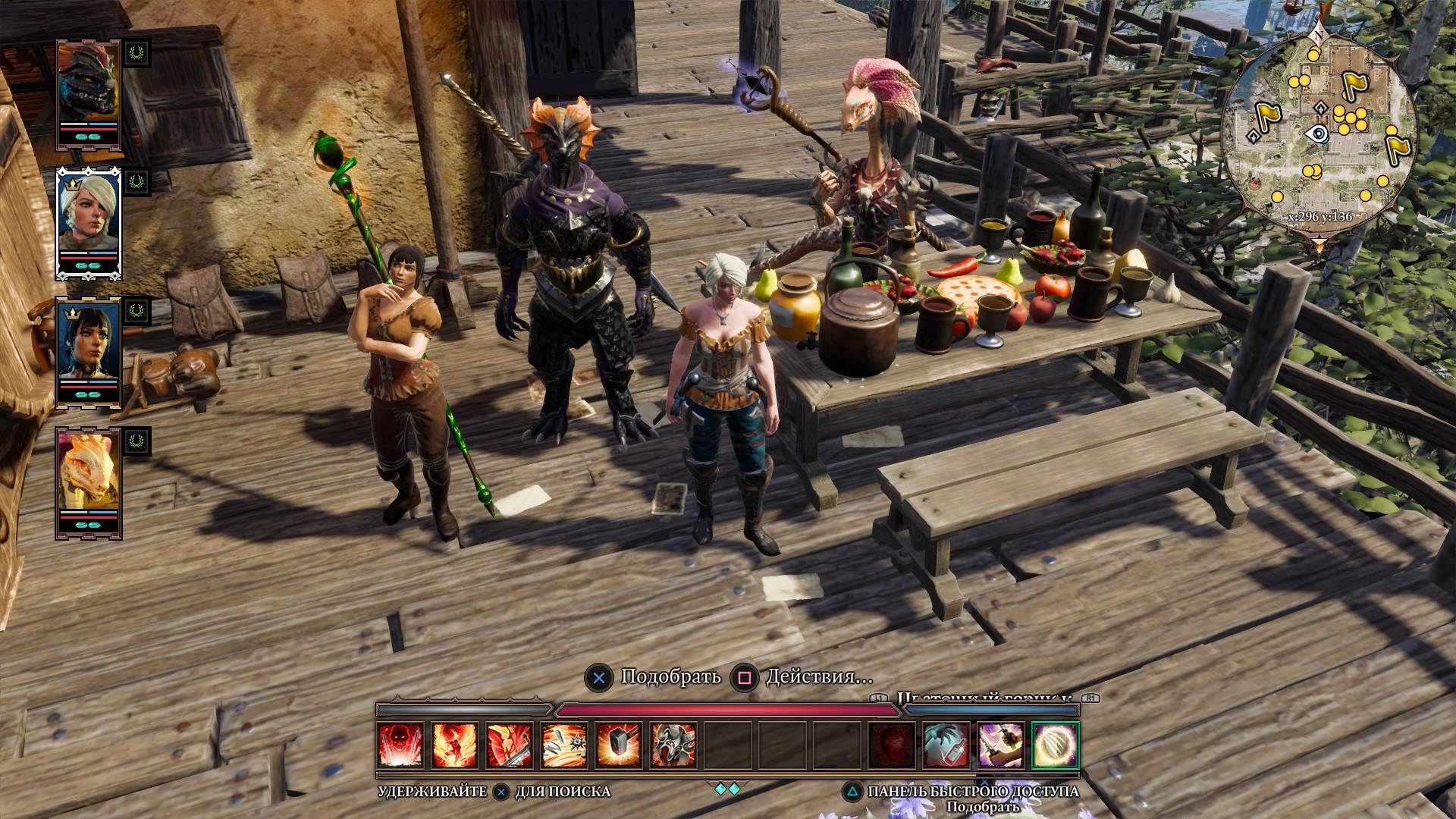Activate the hammer strike skill
Viewport: 1456px width, 819px height.
(x=619, y=745)
